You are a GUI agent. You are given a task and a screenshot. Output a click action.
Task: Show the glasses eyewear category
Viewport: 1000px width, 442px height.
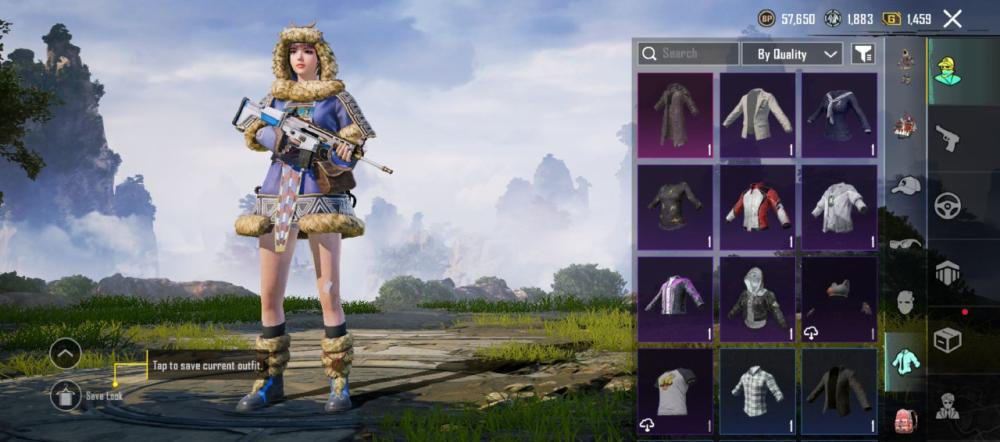point(906,243)
